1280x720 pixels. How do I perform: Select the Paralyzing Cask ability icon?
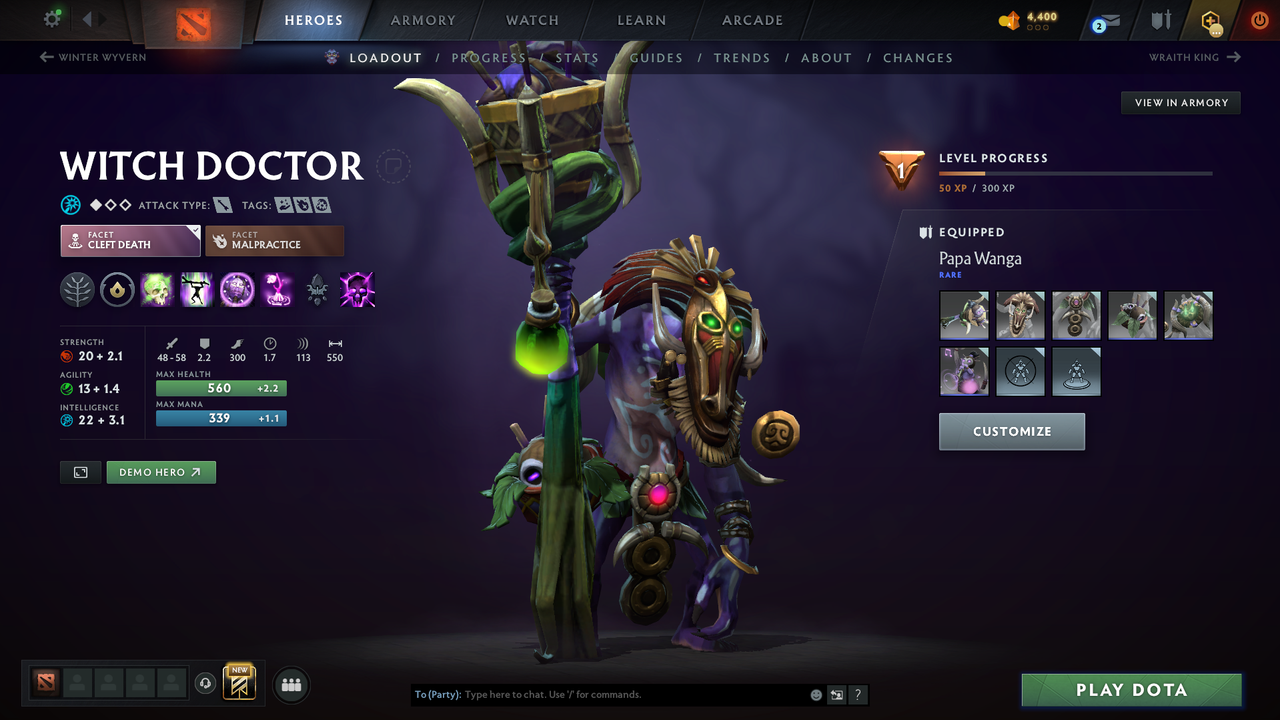pyautogui.click(x=157, y=290)
